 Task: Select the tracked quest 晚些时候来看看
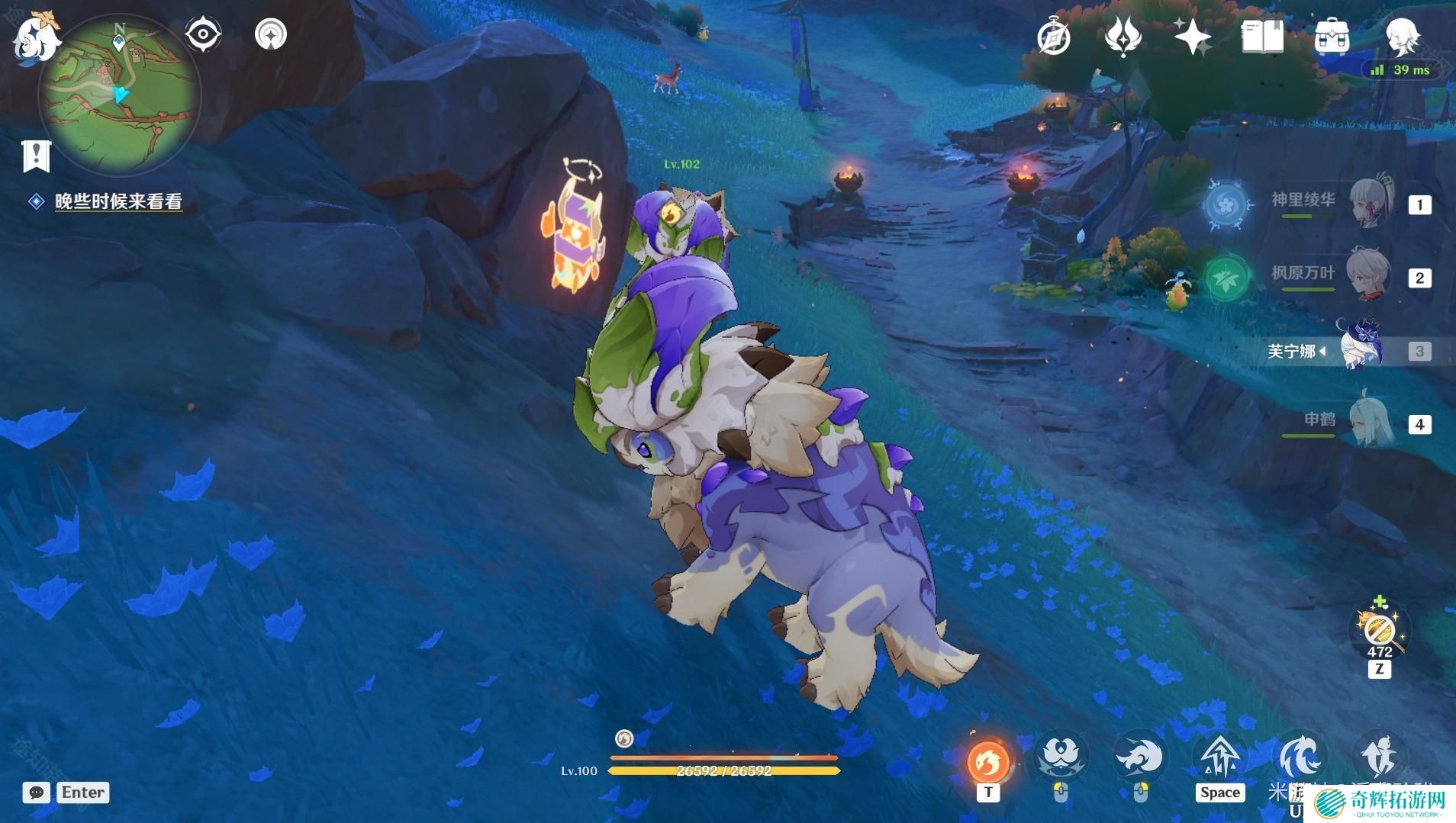coord(118,201)
